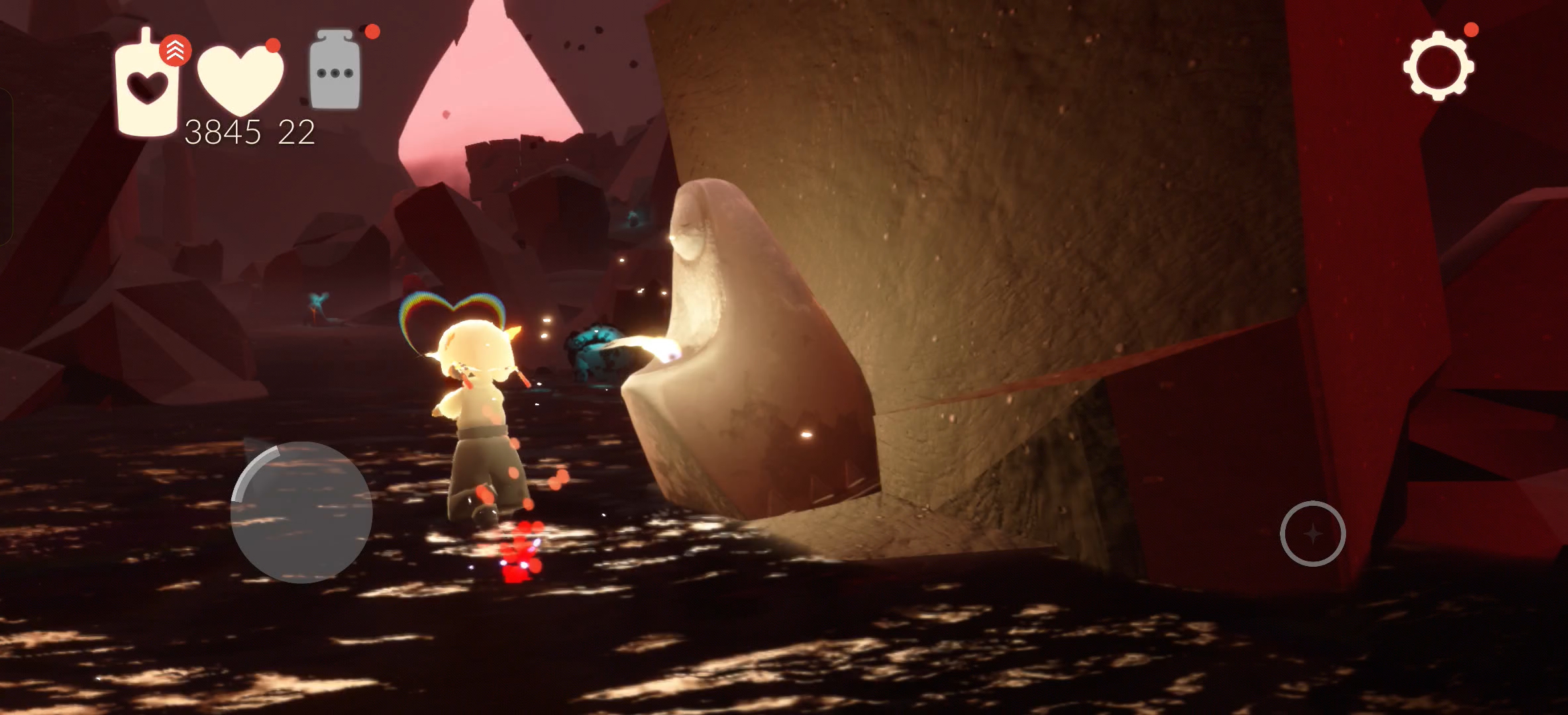
Task: Tap the circular star call button
Action: (x=1312, y=534)
